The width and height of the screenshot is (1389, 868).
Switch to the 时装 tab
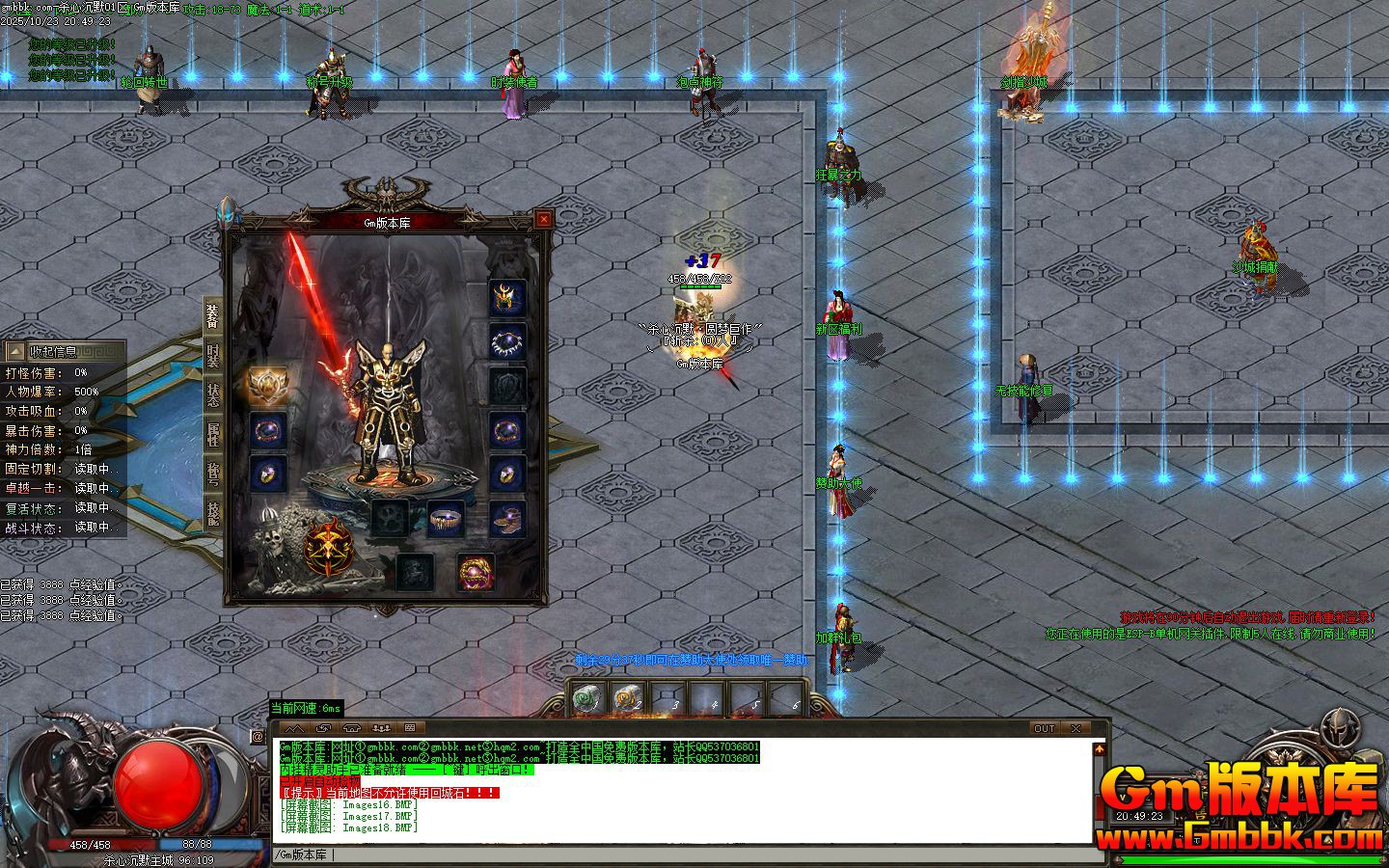[212, 355]
